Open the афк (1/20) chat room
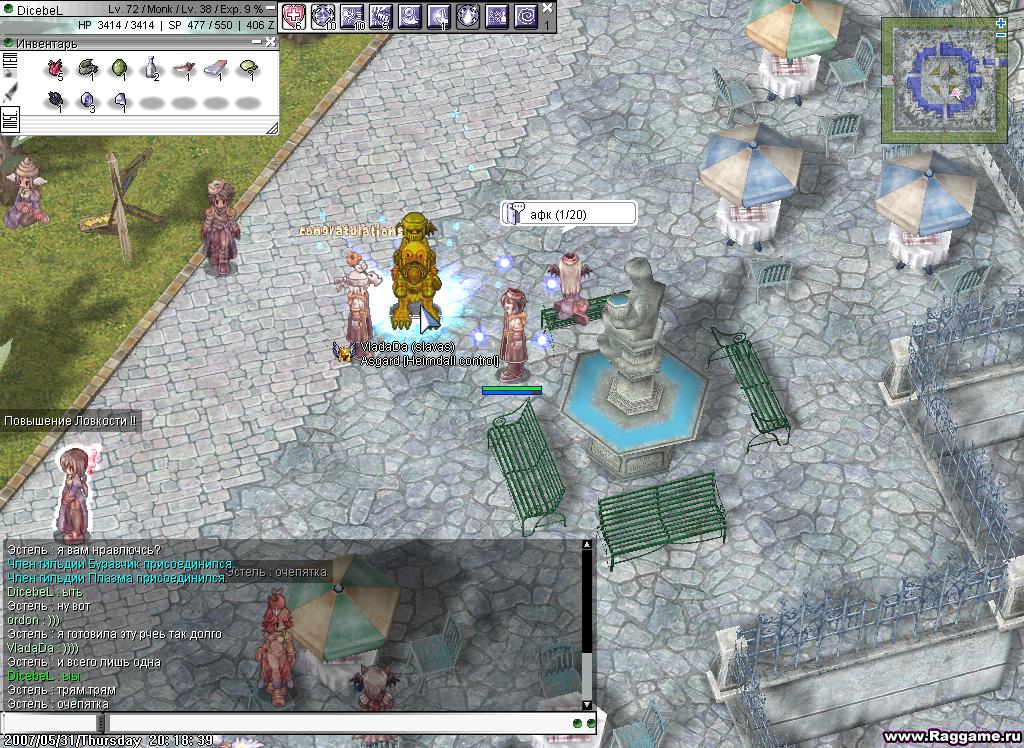This screenshot has width=1024, height=748. tap(568, 214)
